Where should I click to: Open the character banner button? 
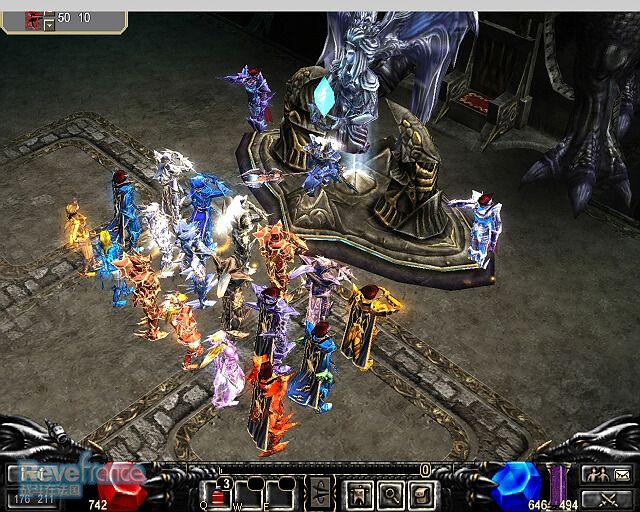[359, 493]
